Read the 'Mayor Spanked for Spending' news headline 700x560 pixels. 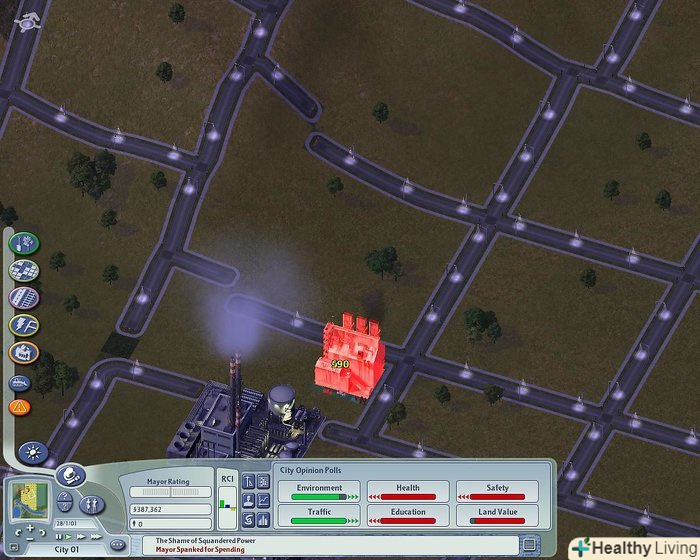coord(200,549)
